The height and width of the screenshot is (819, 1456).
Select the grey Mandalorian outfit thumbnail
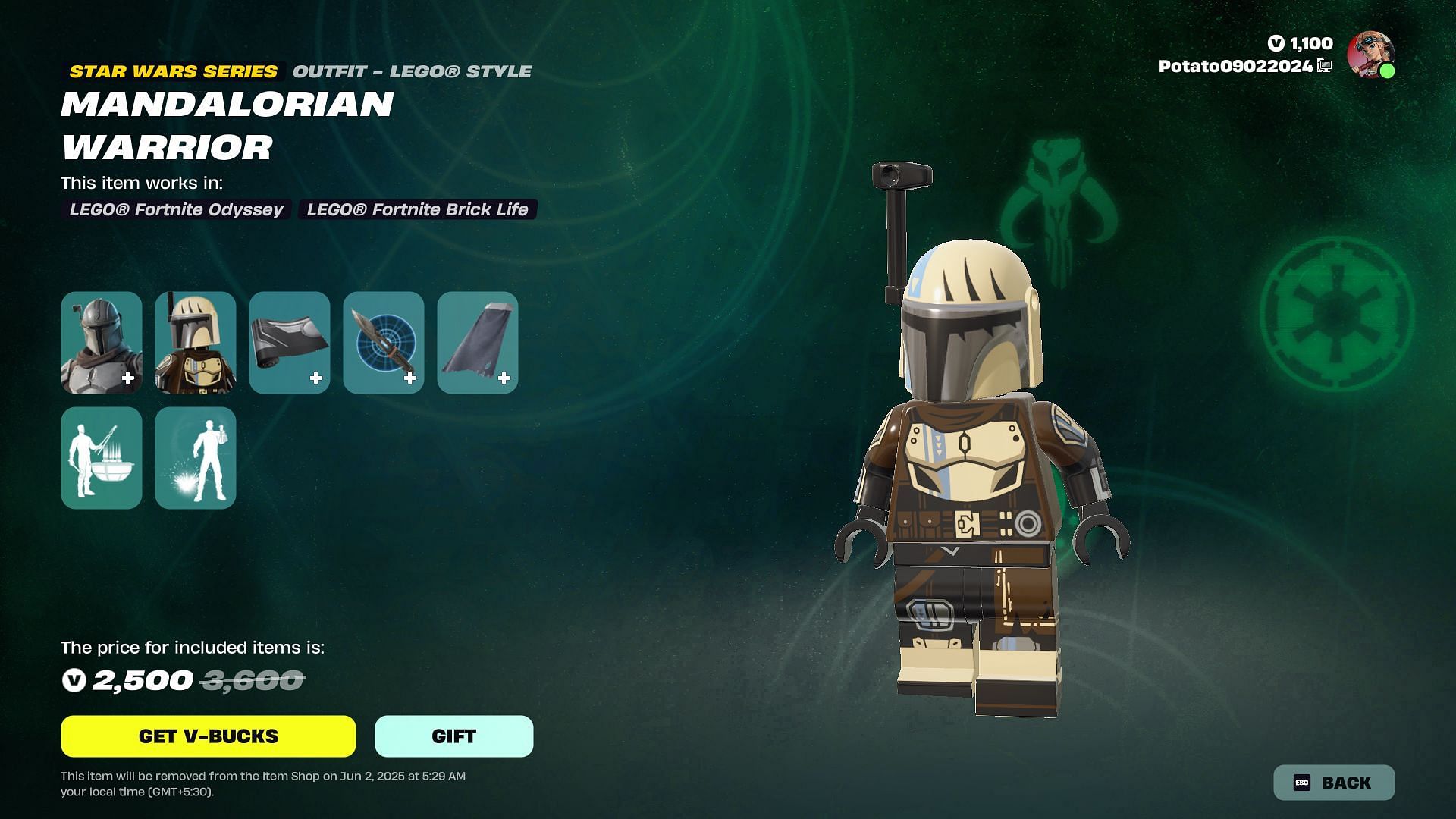coord(102,343)
